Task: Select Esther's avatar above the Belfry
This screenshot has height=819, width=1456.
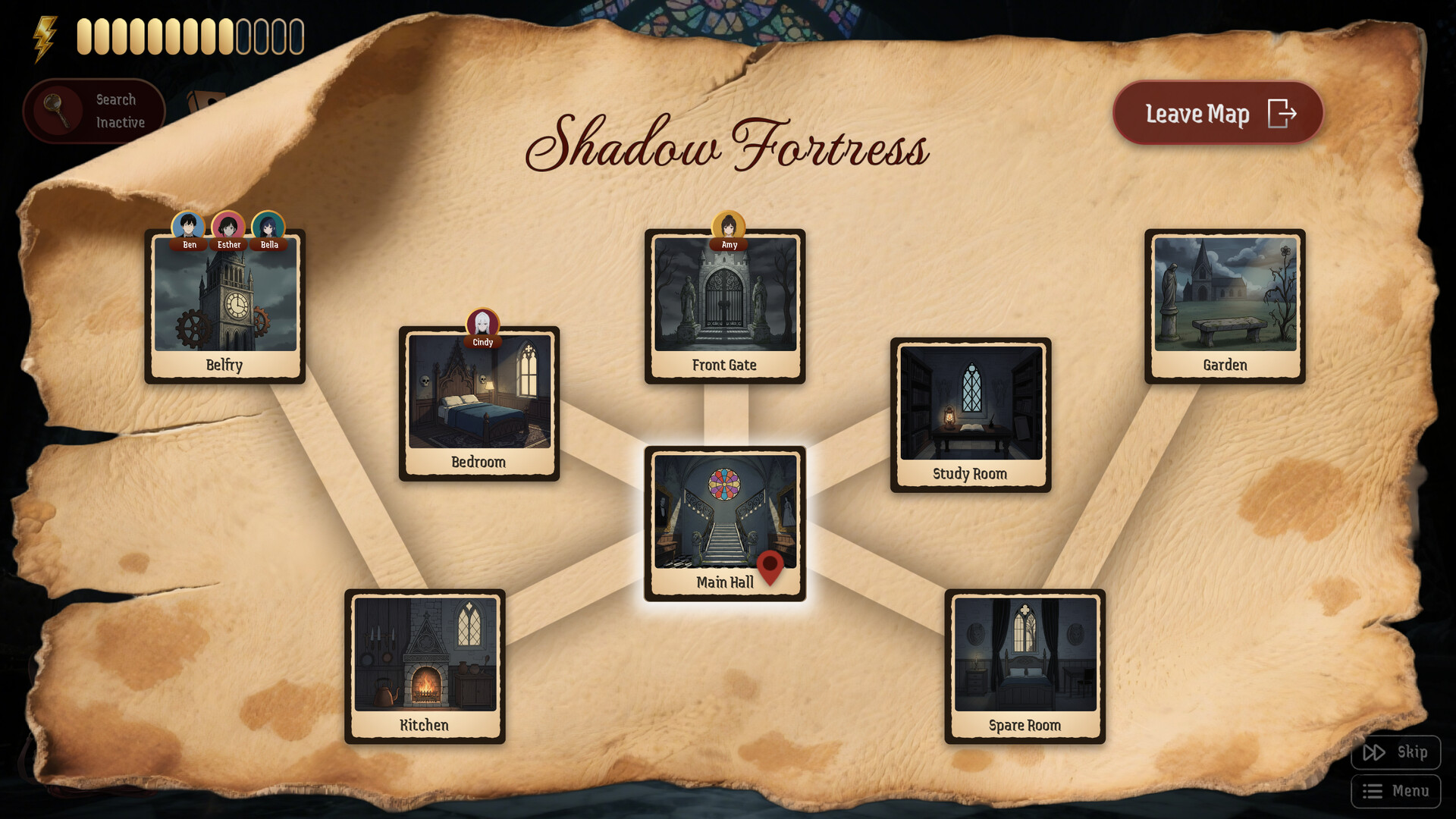Action: tap(228, 225)
